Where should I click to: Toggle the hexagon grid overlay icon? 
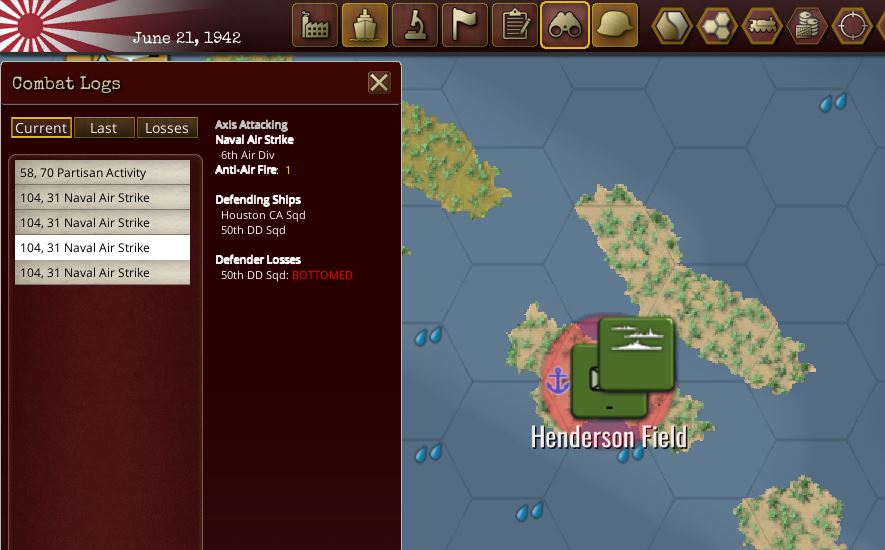717,25
